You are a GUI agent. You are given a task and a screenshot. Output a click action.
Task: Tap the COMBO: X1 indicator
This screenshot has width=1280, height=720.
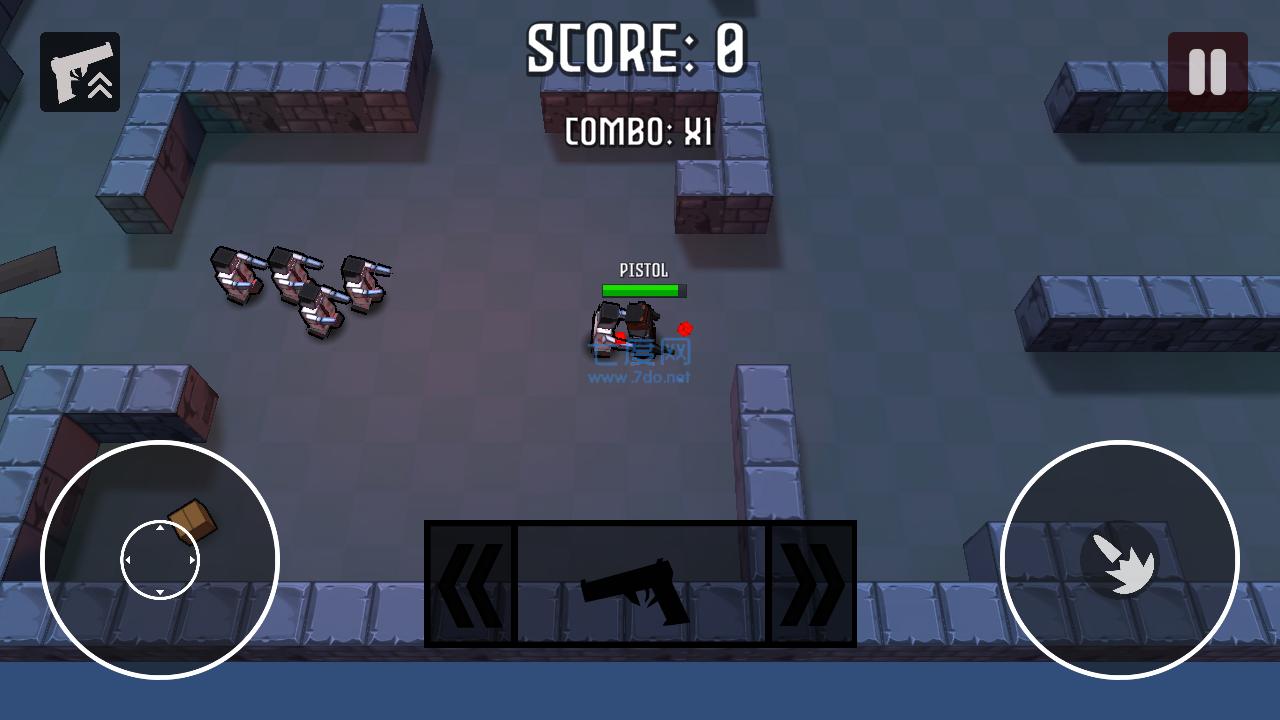[641, 132]
